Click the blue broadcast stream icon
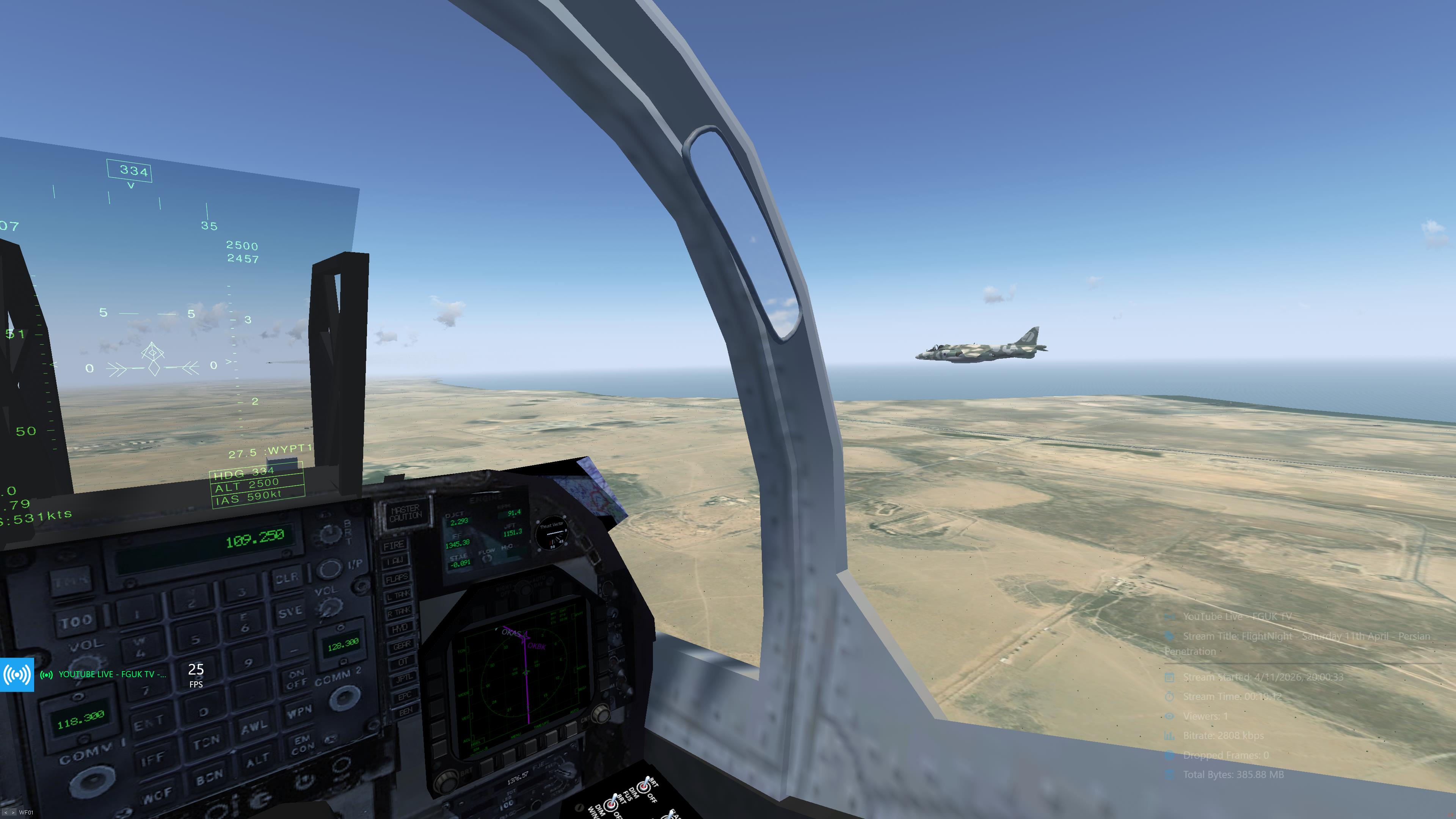Screen dimensions: 1456x819 pyautogui.click(x=17, y=674)
